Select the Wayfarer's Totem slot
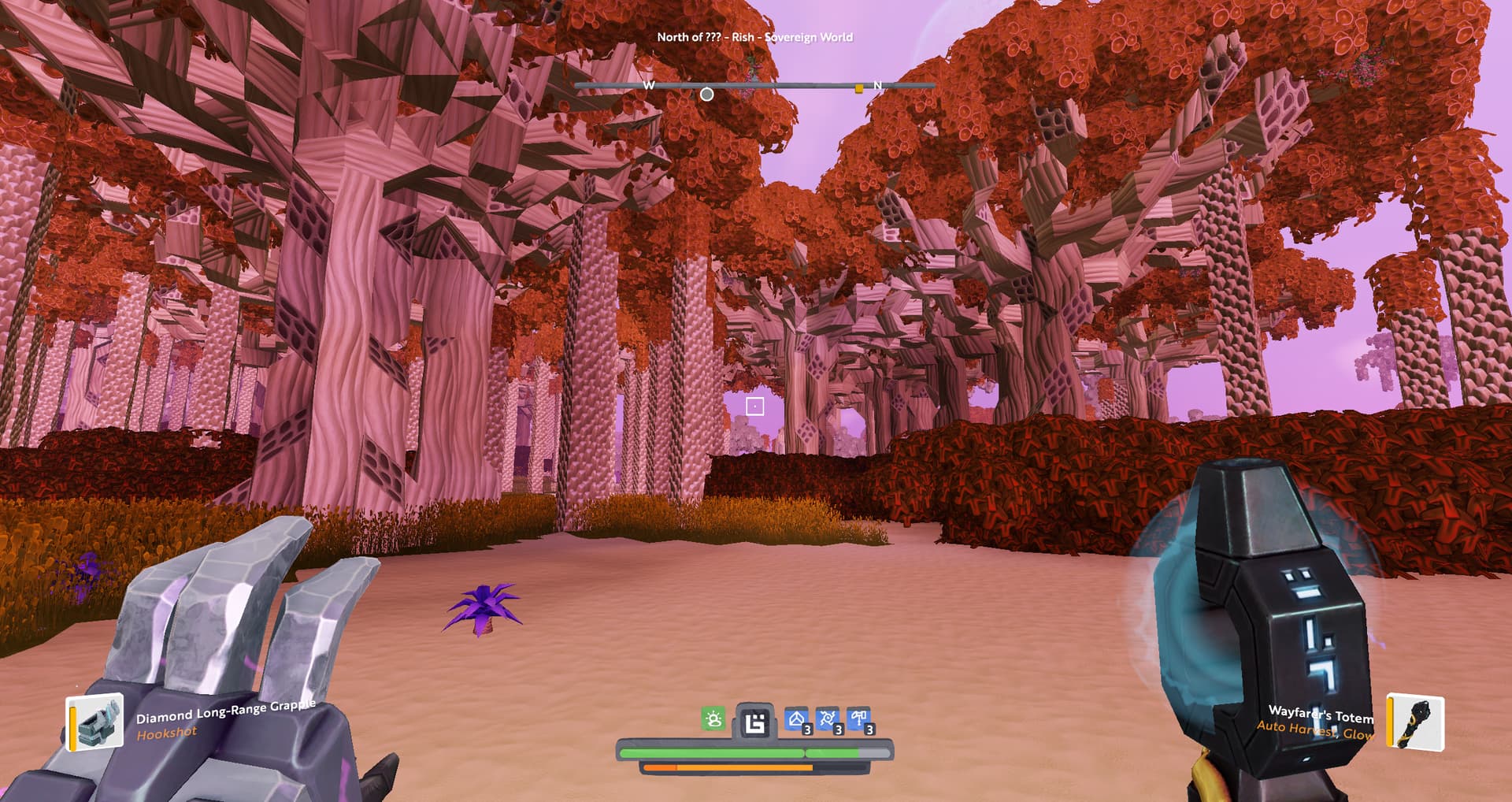The width and height of the screenshot is (1512, 802). [x=1415, y=721]
